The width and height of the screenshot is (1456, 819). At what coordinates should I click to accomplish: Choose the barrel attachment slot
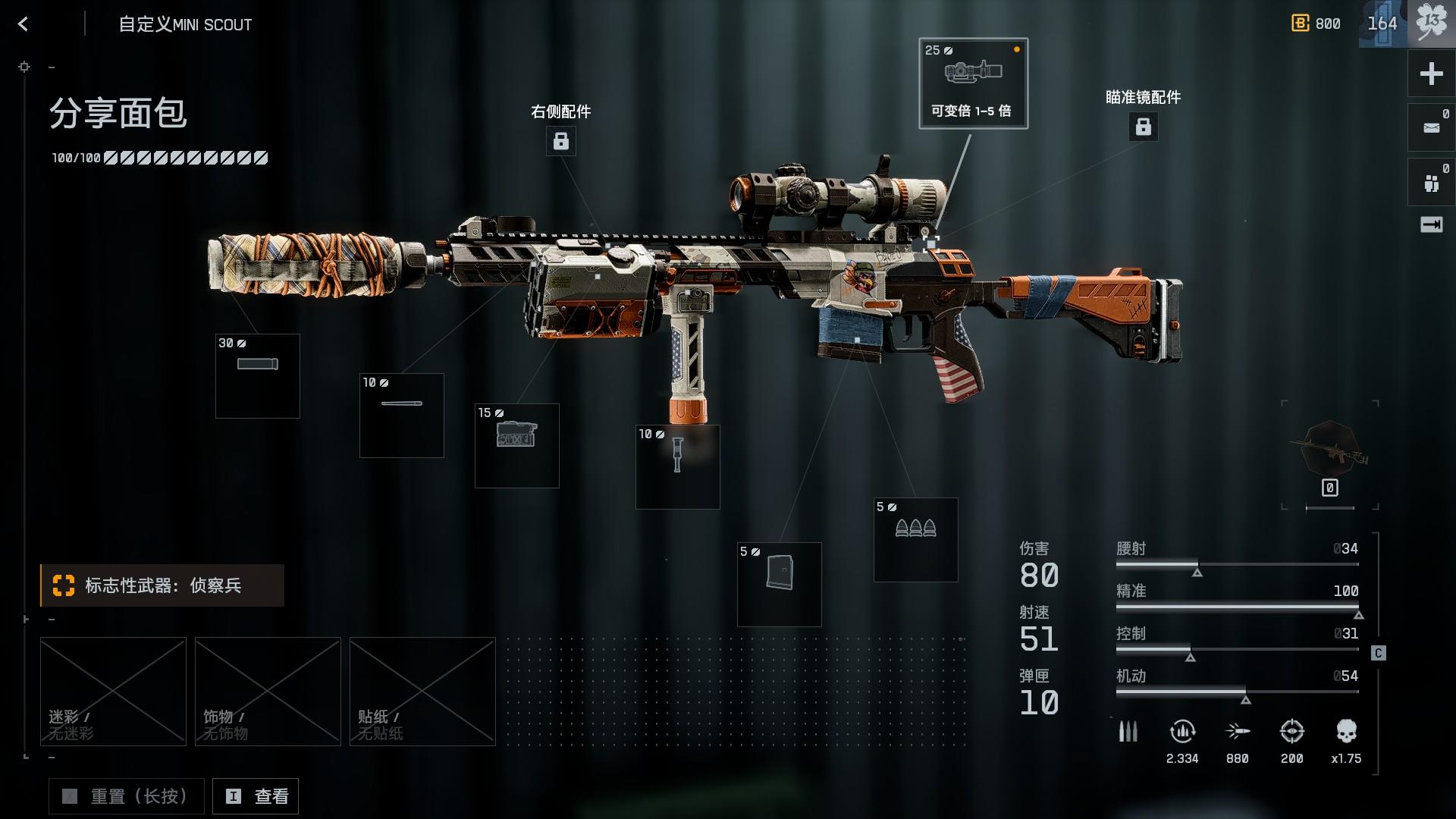402,416
